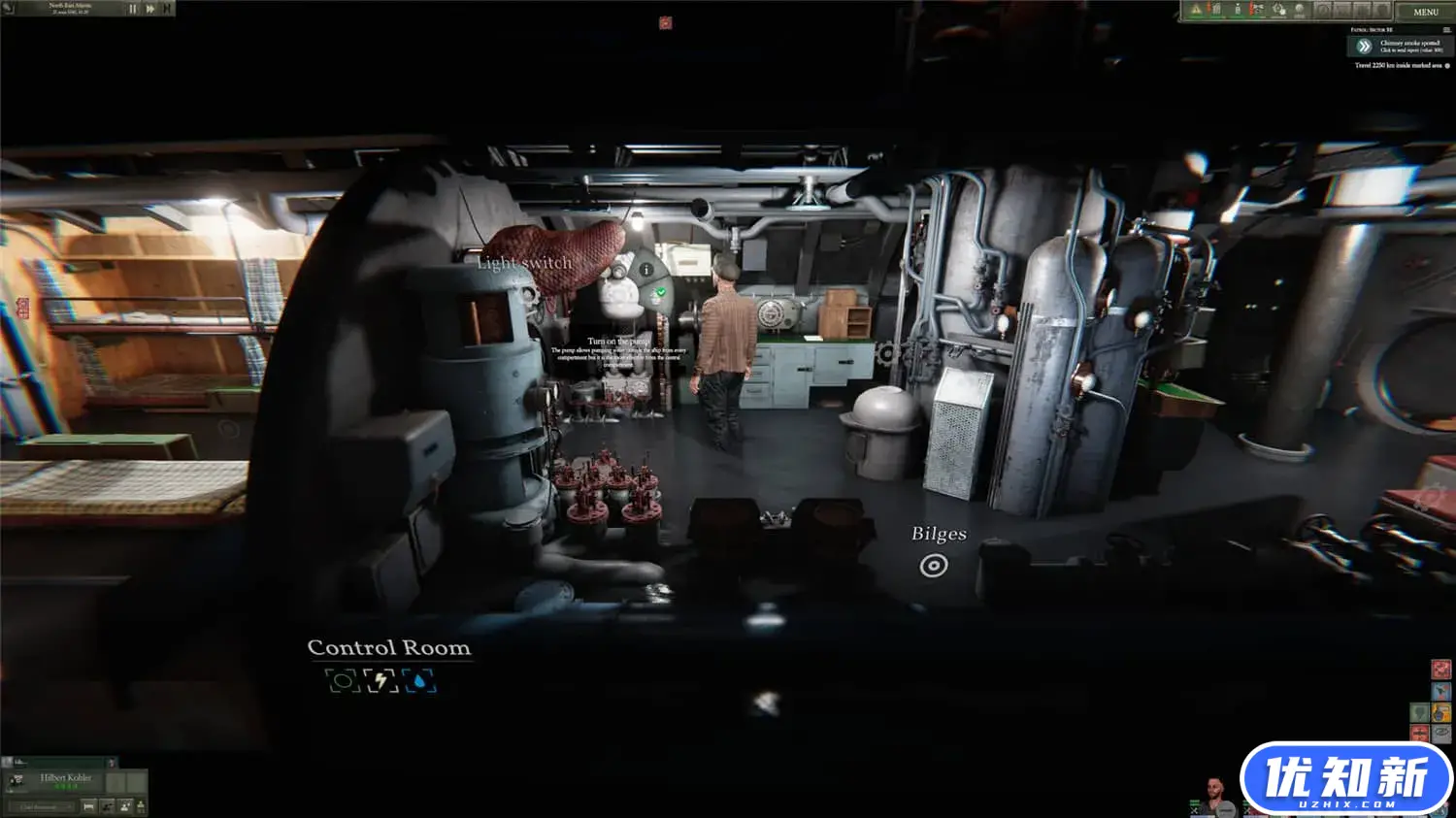Image resolution: width=1456 pixels, height=818 pixels.
Task: Send the officer to the bed
Action: click(88, 806)
